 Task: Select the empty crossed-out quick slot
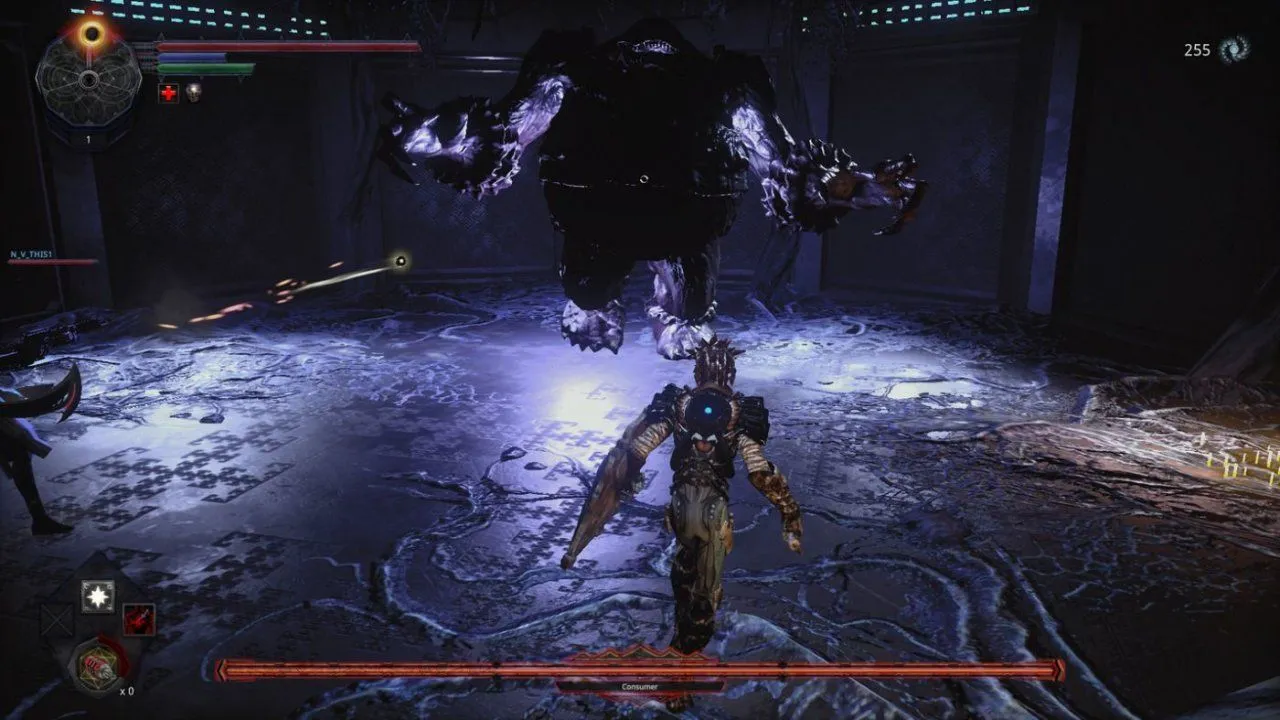[56, 621]
